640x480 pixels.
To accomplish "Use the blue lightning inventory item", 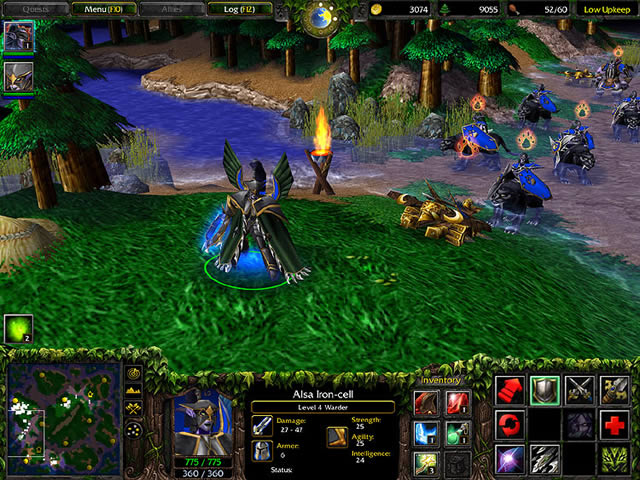I will [426, 432].
